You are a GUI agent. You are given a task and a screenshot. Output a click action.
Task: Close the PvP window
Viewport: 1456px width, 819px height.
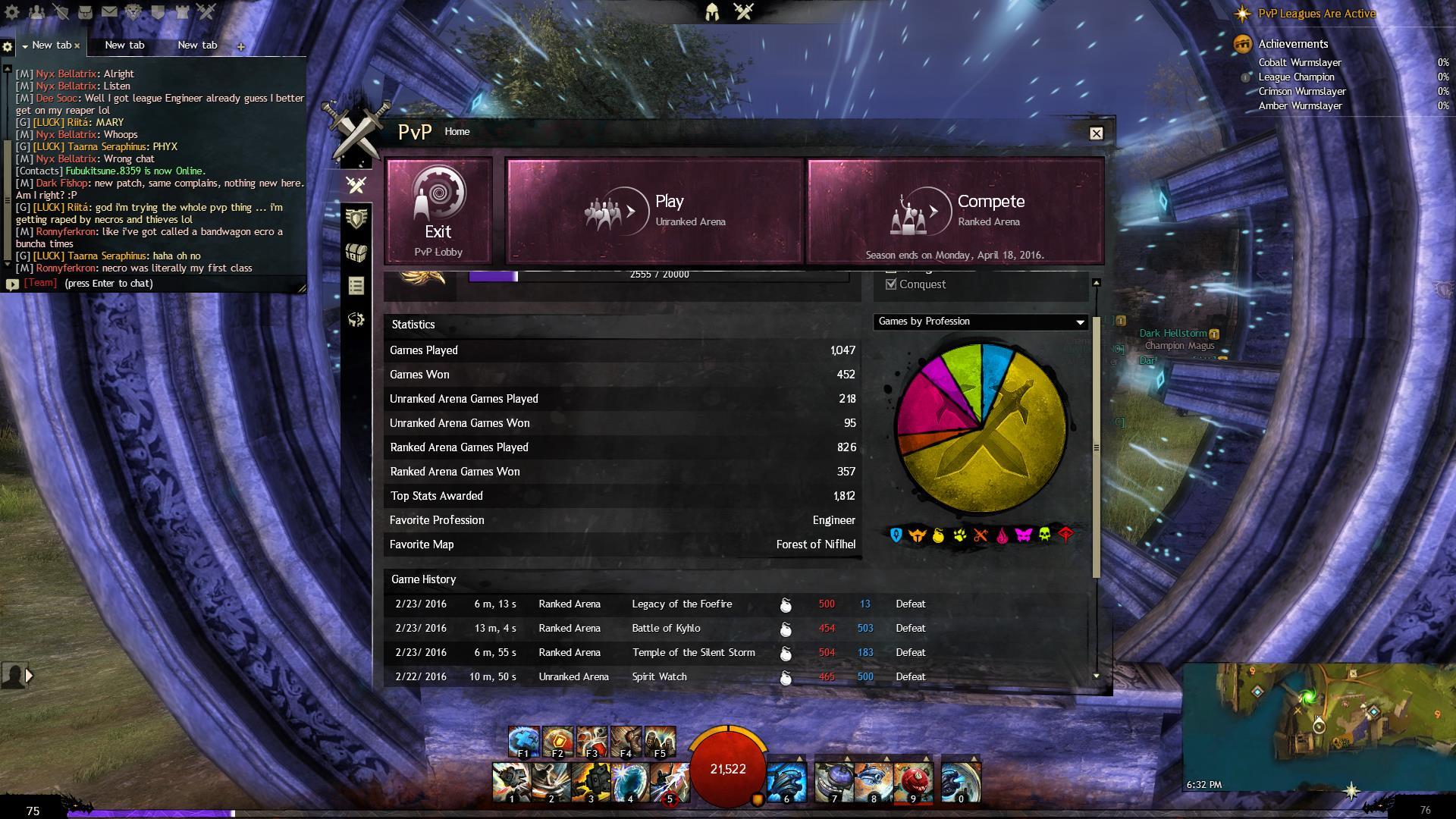click(1096, 133)
